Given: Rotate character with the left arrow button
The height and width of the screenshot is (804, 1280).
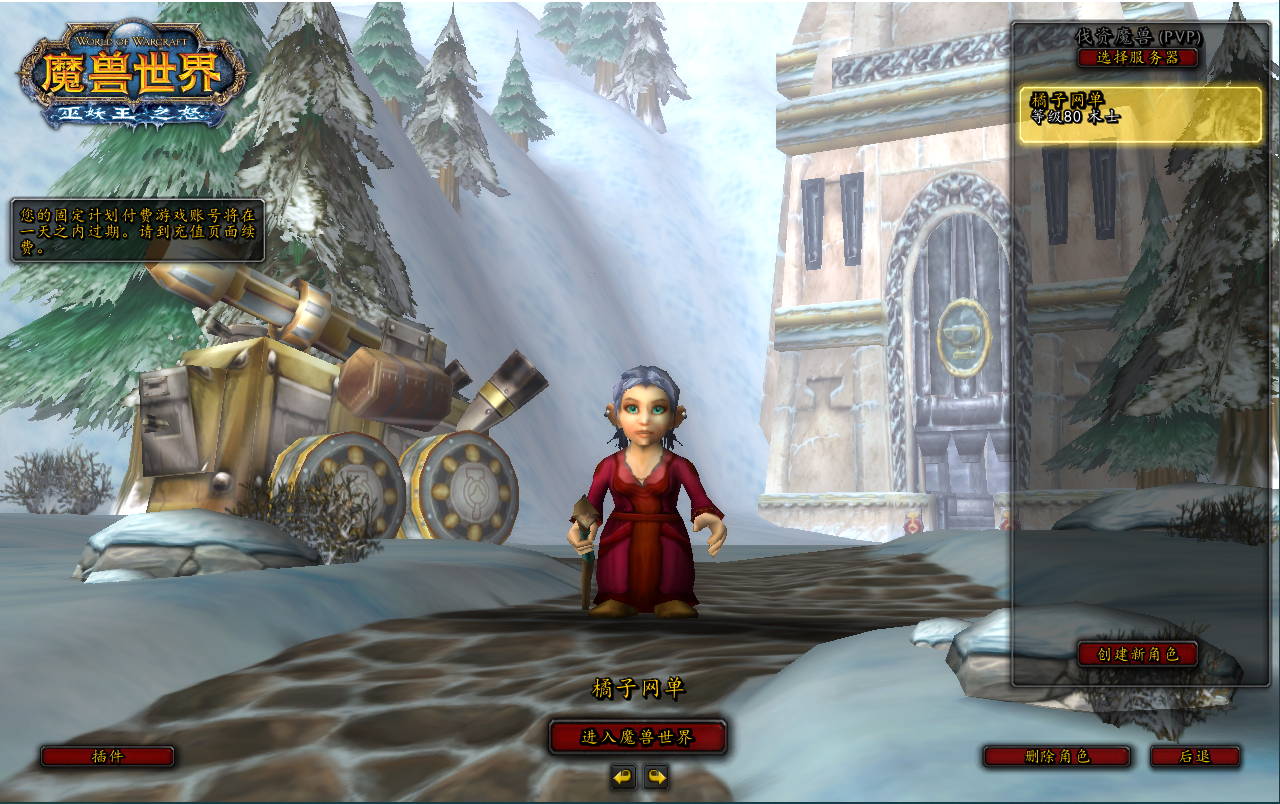Looking at the screenshot, I should (623, 776).
